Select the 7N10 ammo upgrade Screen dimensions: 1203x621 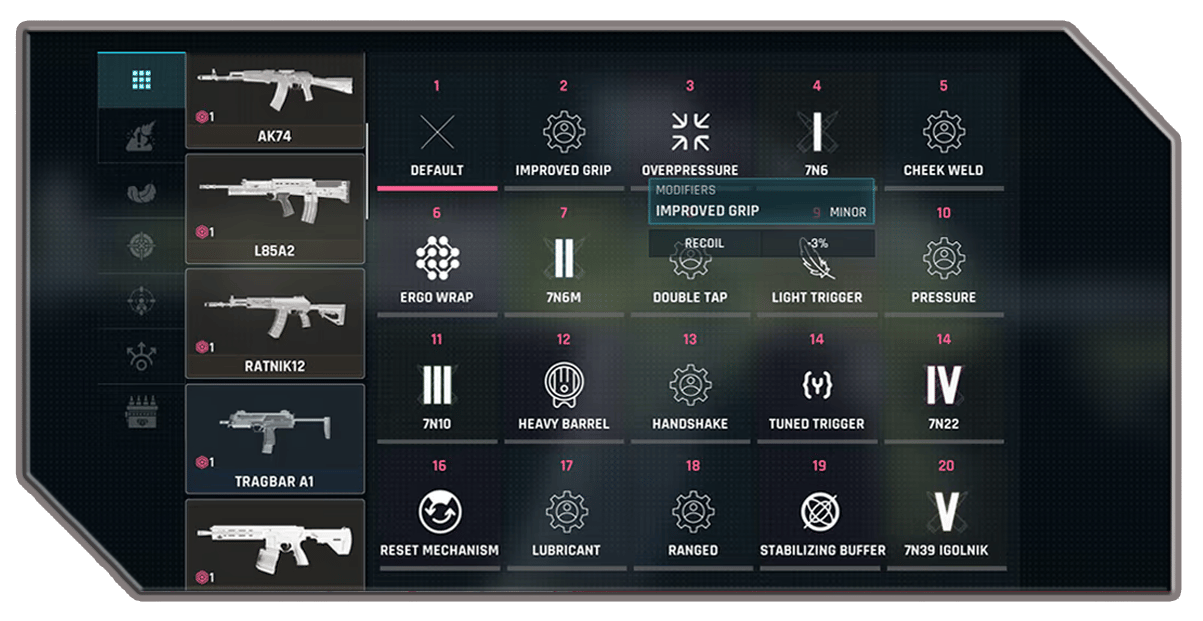(437, 386)
